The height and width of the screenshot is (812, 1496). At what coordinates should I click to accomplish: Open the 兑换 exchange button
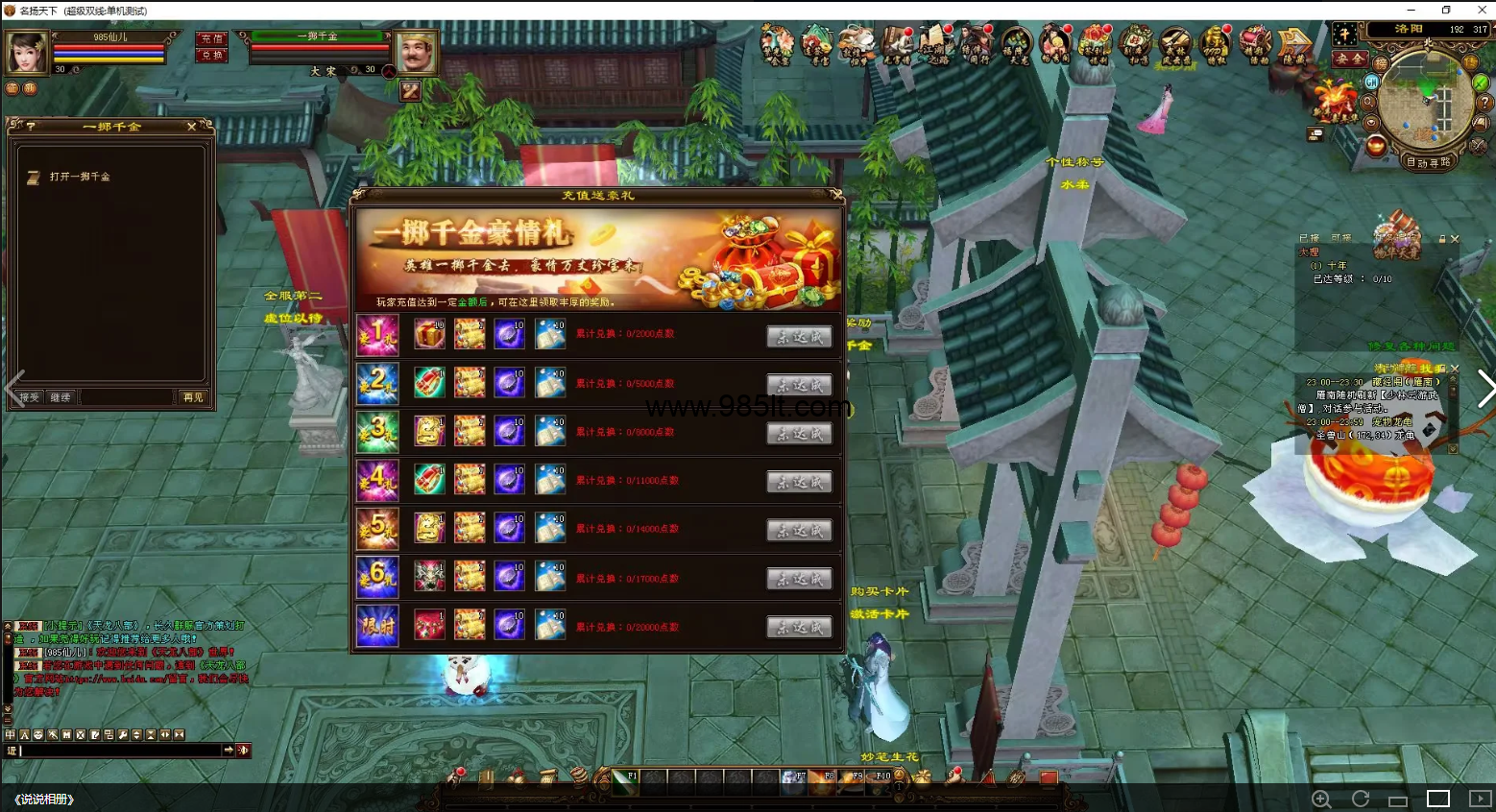pos(211,56)
